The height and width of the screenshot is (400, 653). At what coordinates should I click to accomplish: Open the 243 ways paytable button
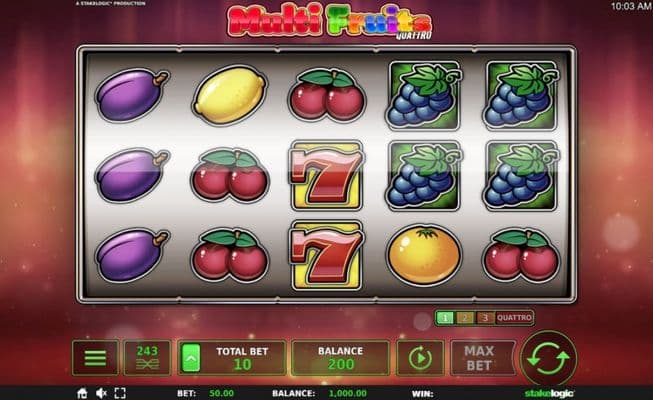pos(148,357)
